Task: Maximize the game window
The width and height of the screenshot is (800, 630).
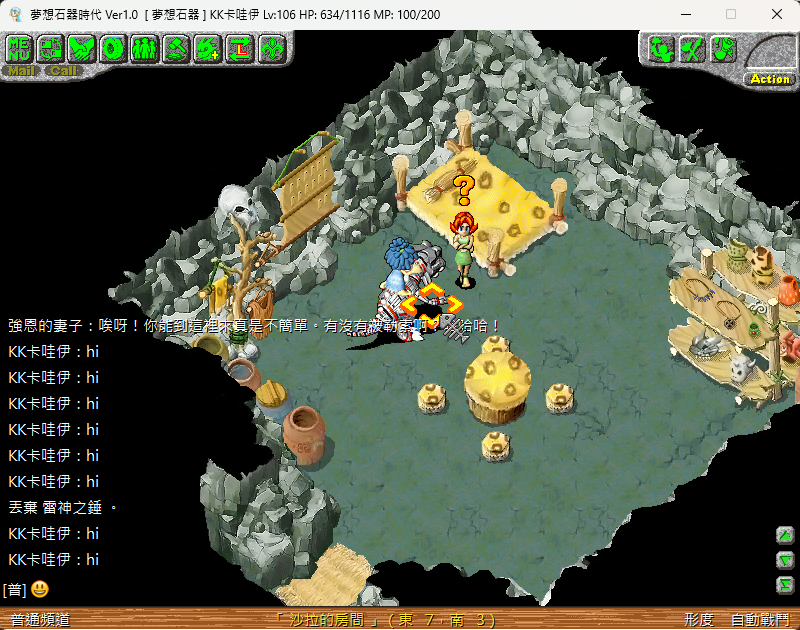Action: tap(731, 14)
